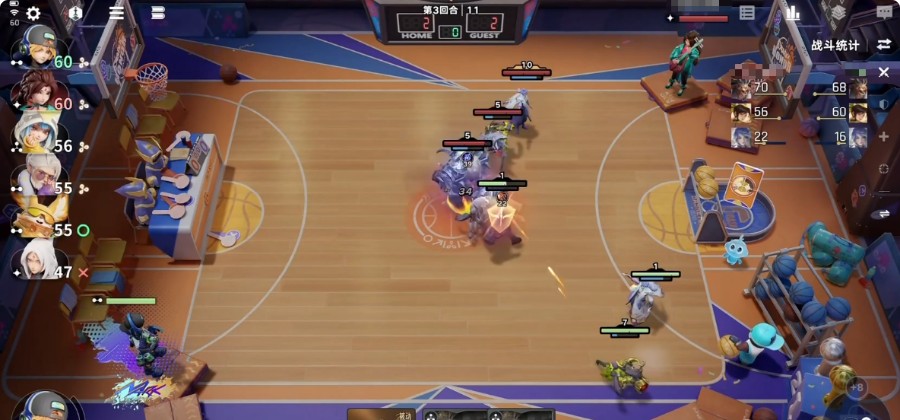Click the shield icon on right sidebar

[884, 104]
